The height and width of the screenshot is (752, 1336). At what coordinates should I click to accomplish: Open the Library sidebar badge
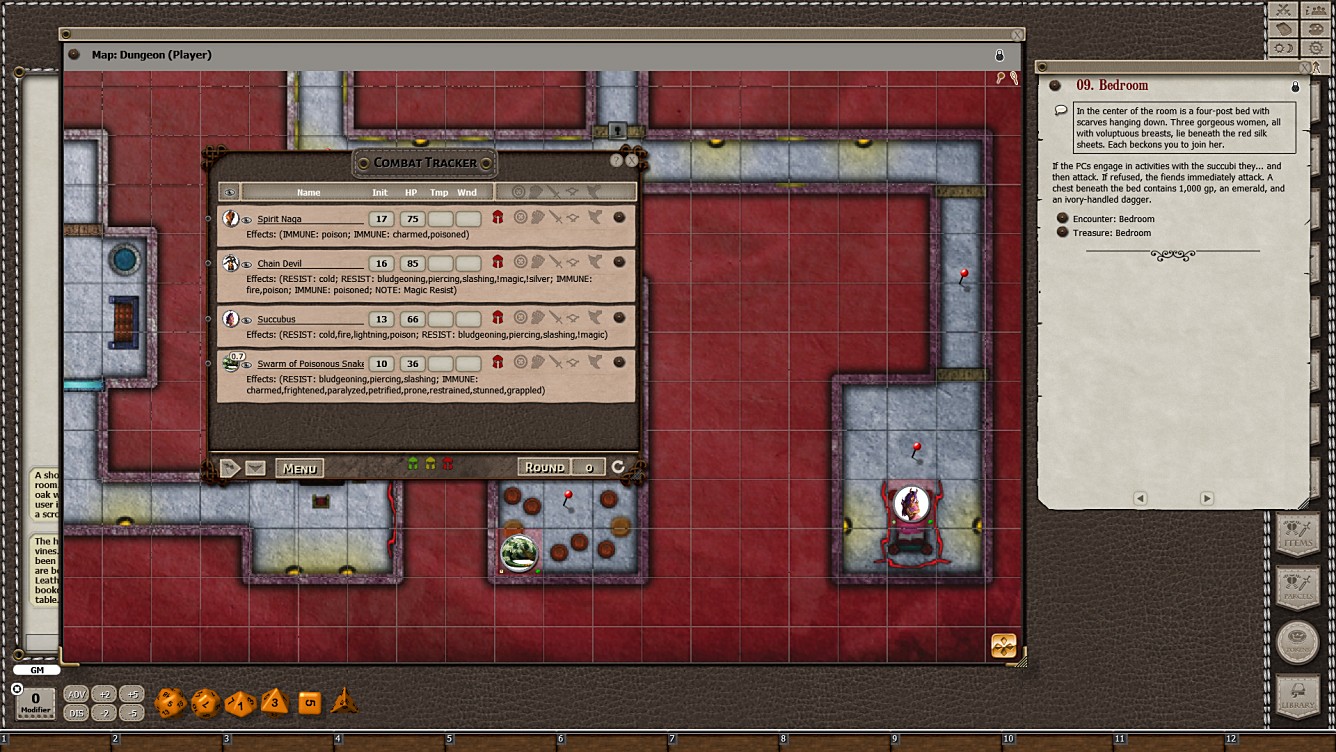click(x=1297, y=690)
